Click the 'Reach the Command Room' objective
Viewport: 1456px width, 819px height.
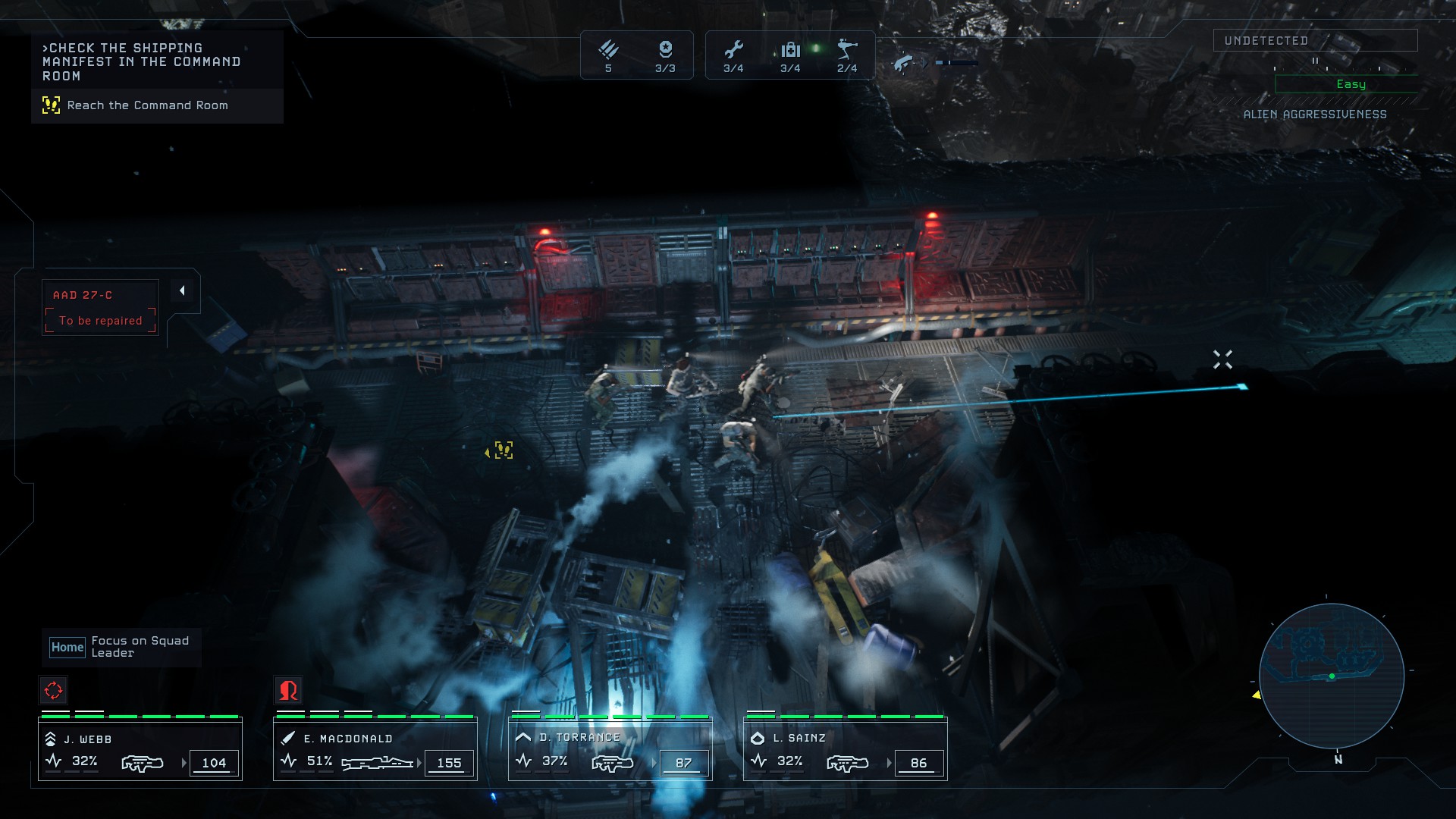[147, 105]
